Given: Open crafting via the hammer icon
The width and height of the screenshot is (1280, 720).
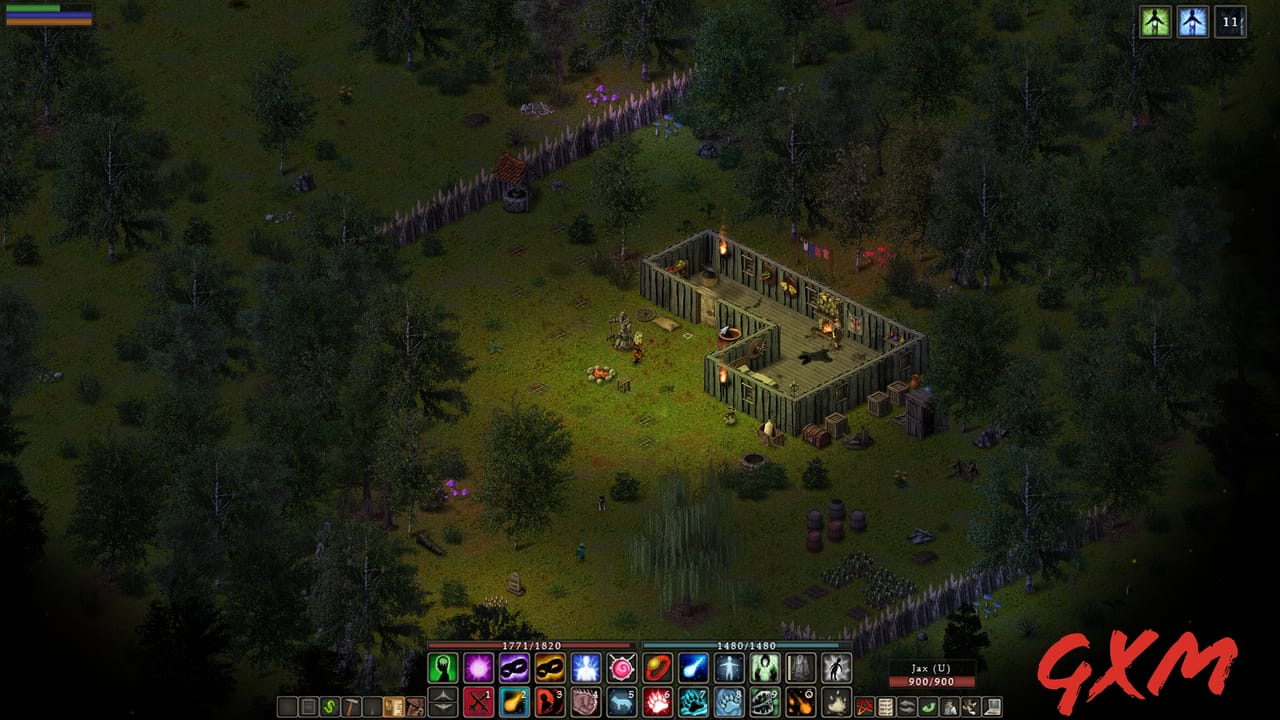Looking at the screenshot, I should click(x=351, y=706).
